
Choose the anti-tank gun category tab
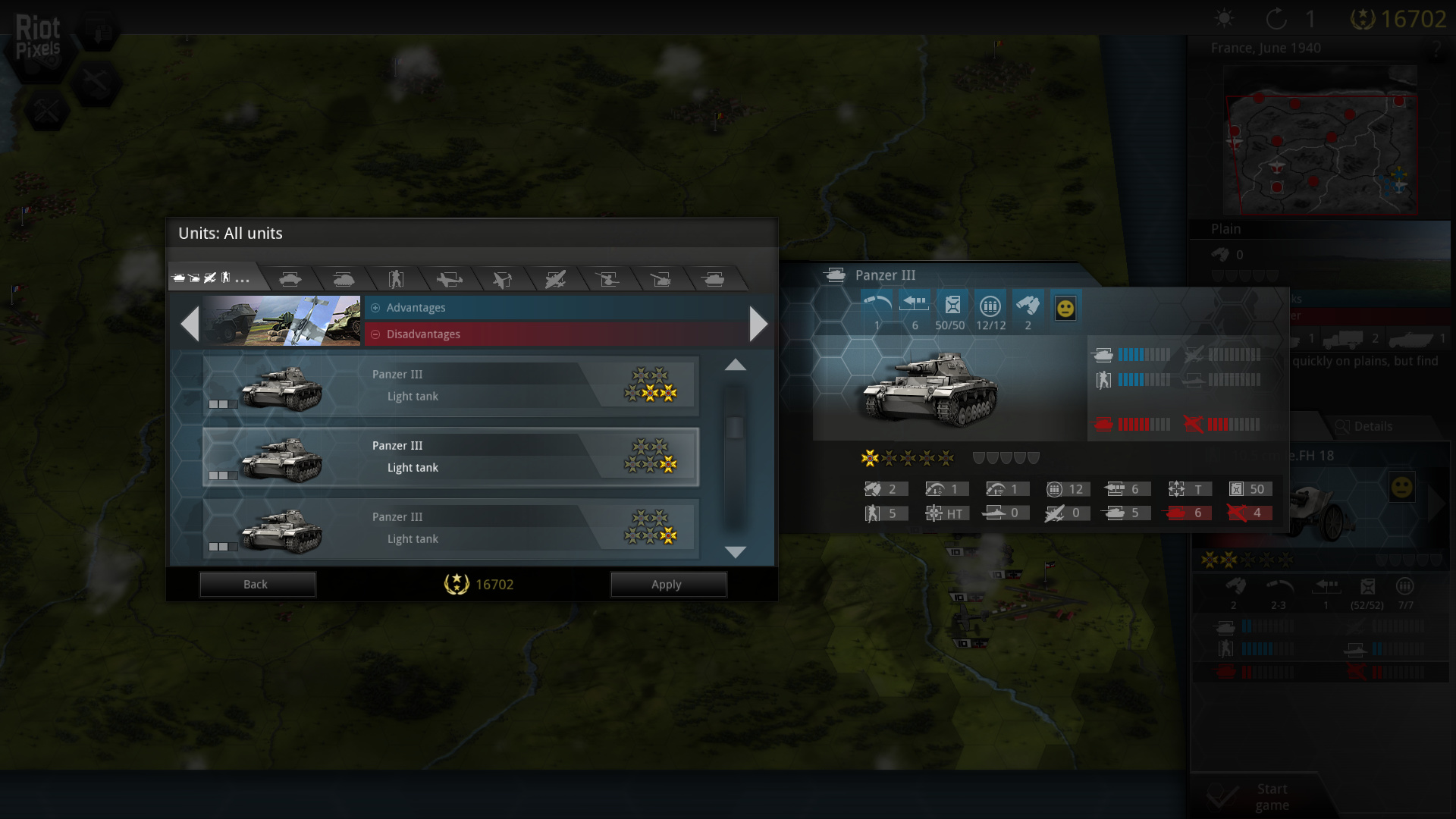[x=607, y=279]
